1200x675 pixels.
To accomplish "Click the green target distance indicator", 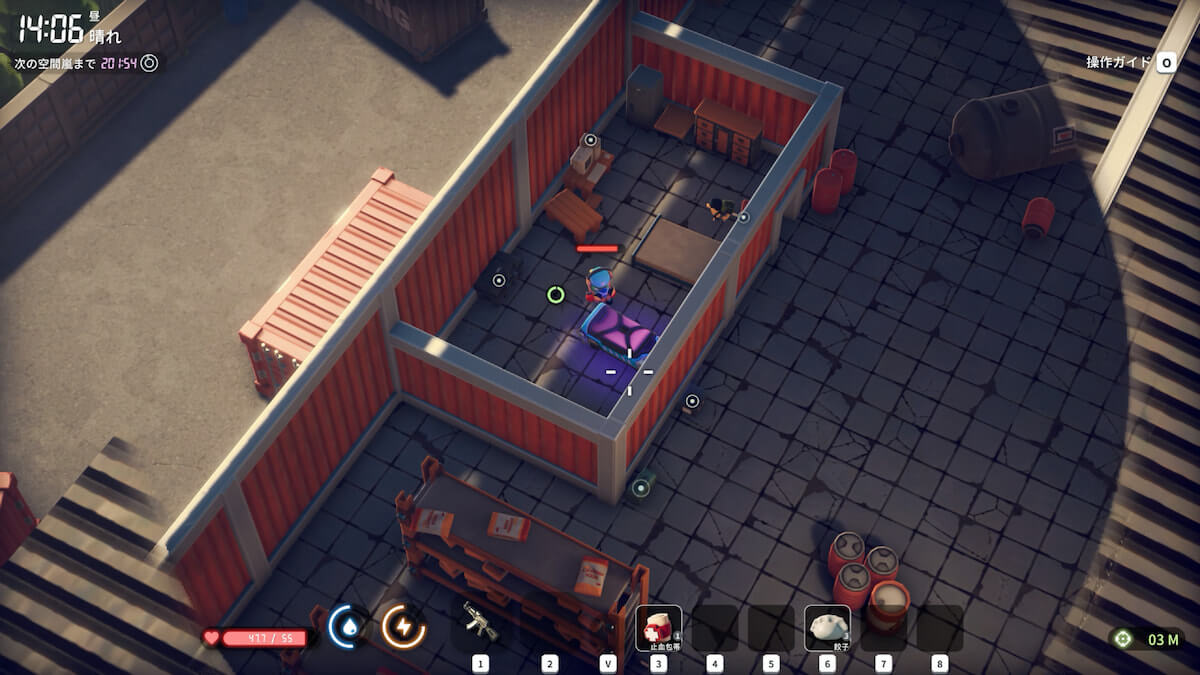I will 1150,639.
